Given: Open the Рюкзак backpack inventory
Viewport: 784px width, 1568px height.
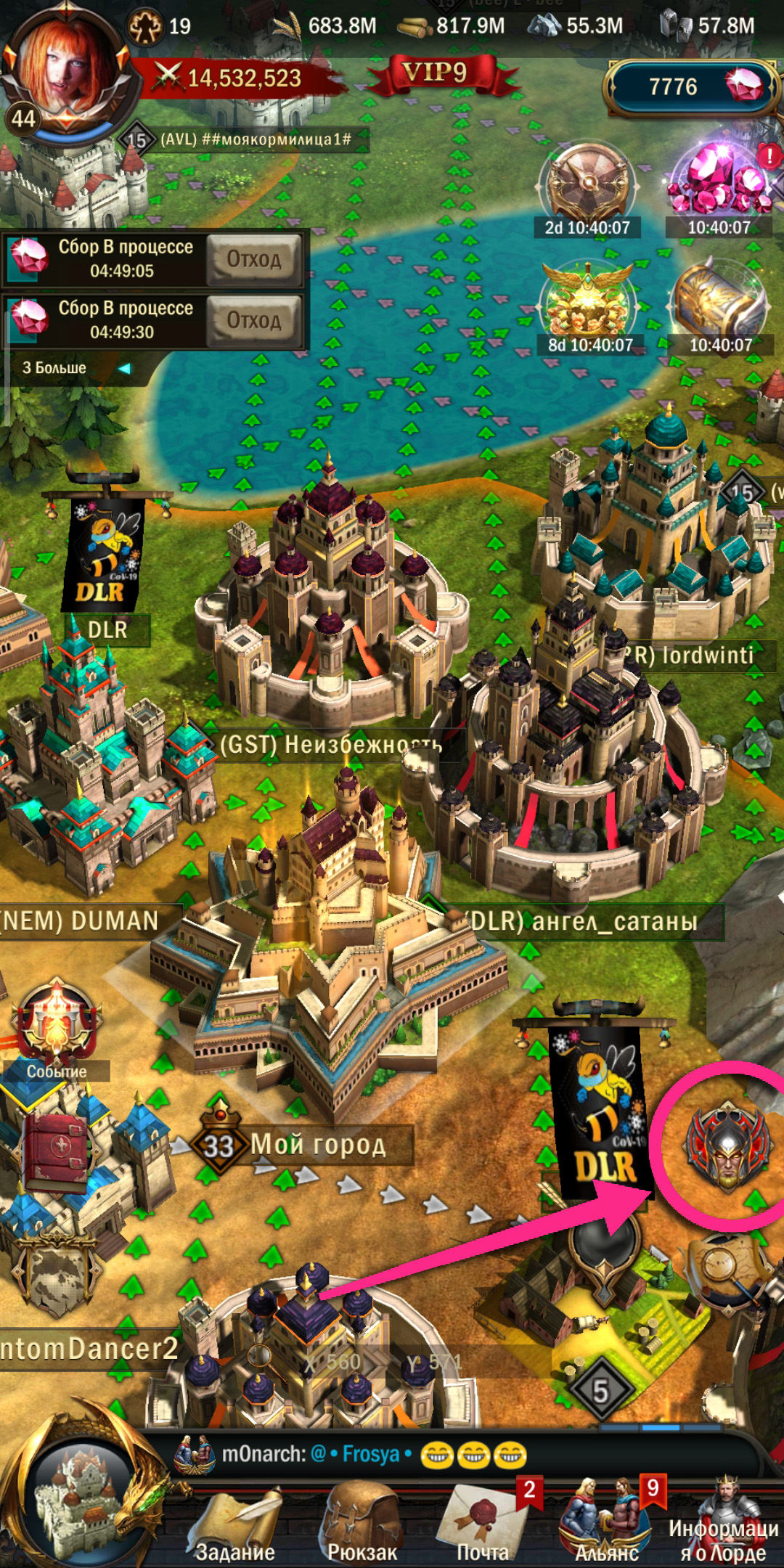Looking at the screenshot, I should coord(362,1524).
